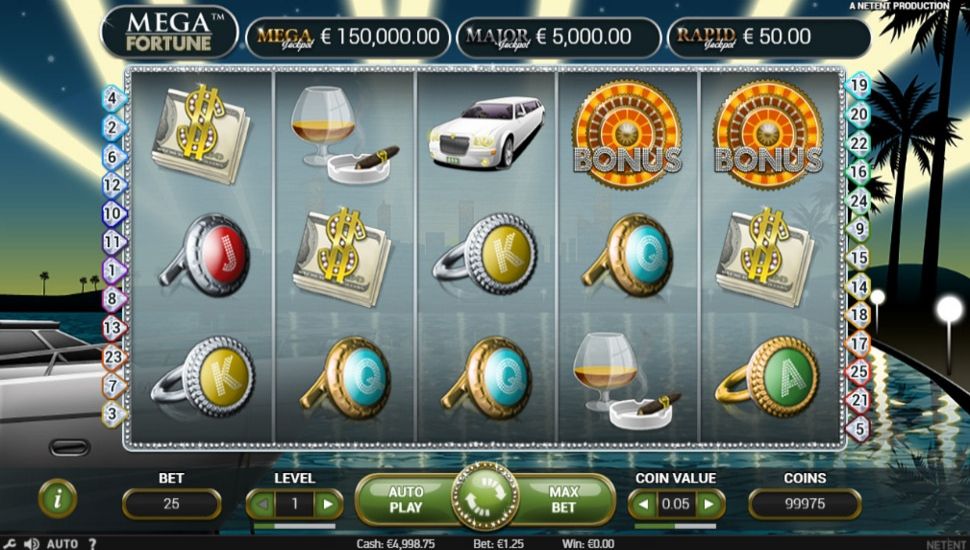Increase the bet Level

click(327, 504)
